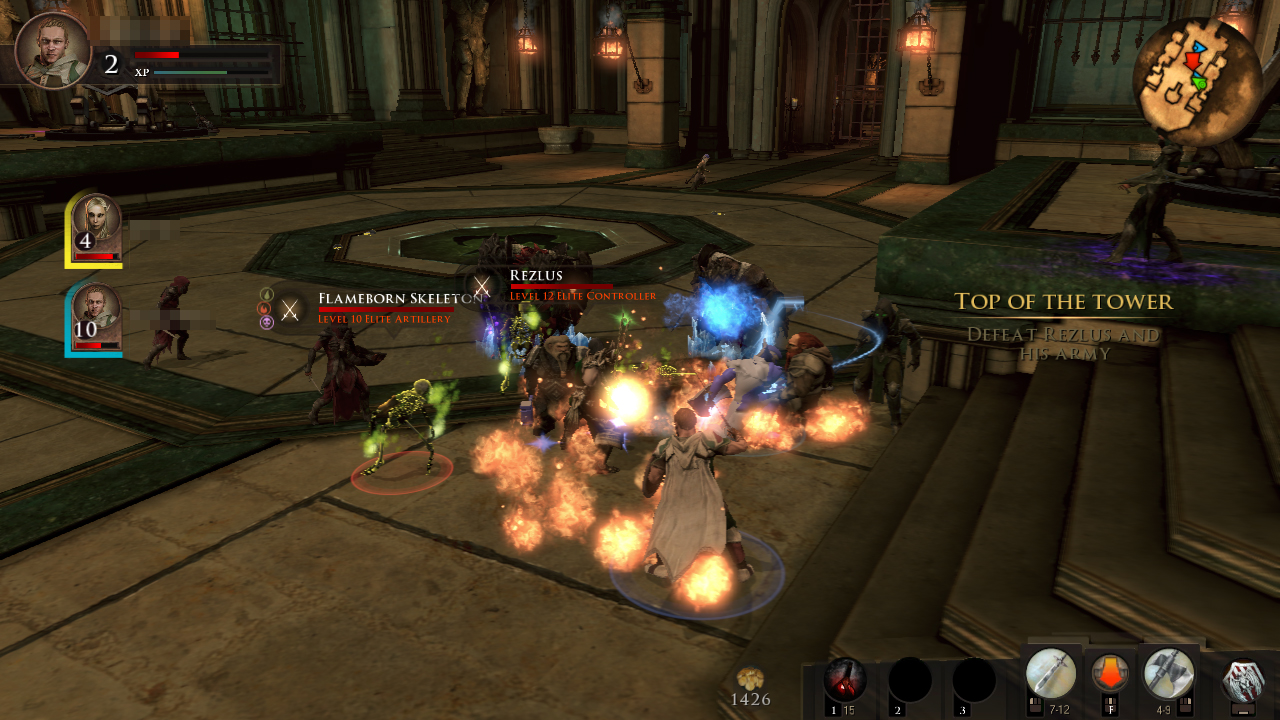The height and width of the screenshot is (720, 1280).
Task: Select the level 10 party member portrait
Action: pyautogui.click(x=96, y=317)
